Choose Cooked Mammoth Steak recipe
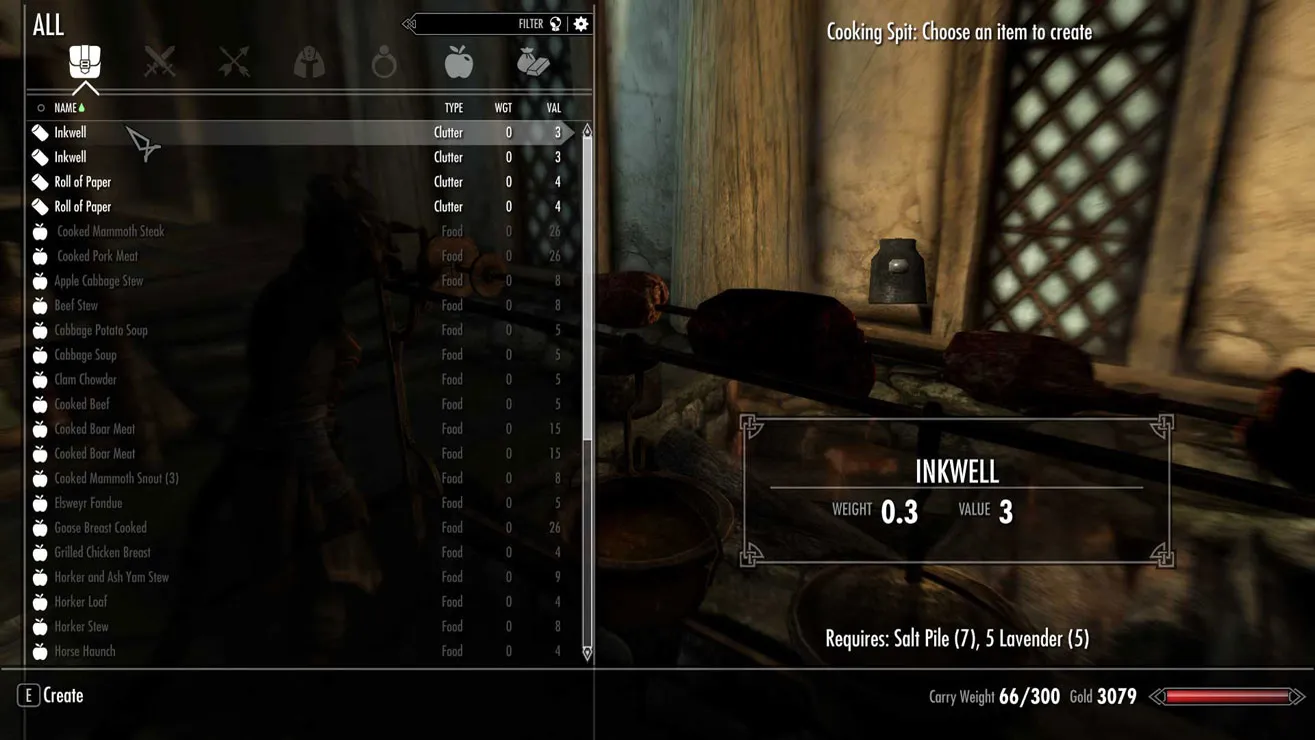 coord(110,231)
